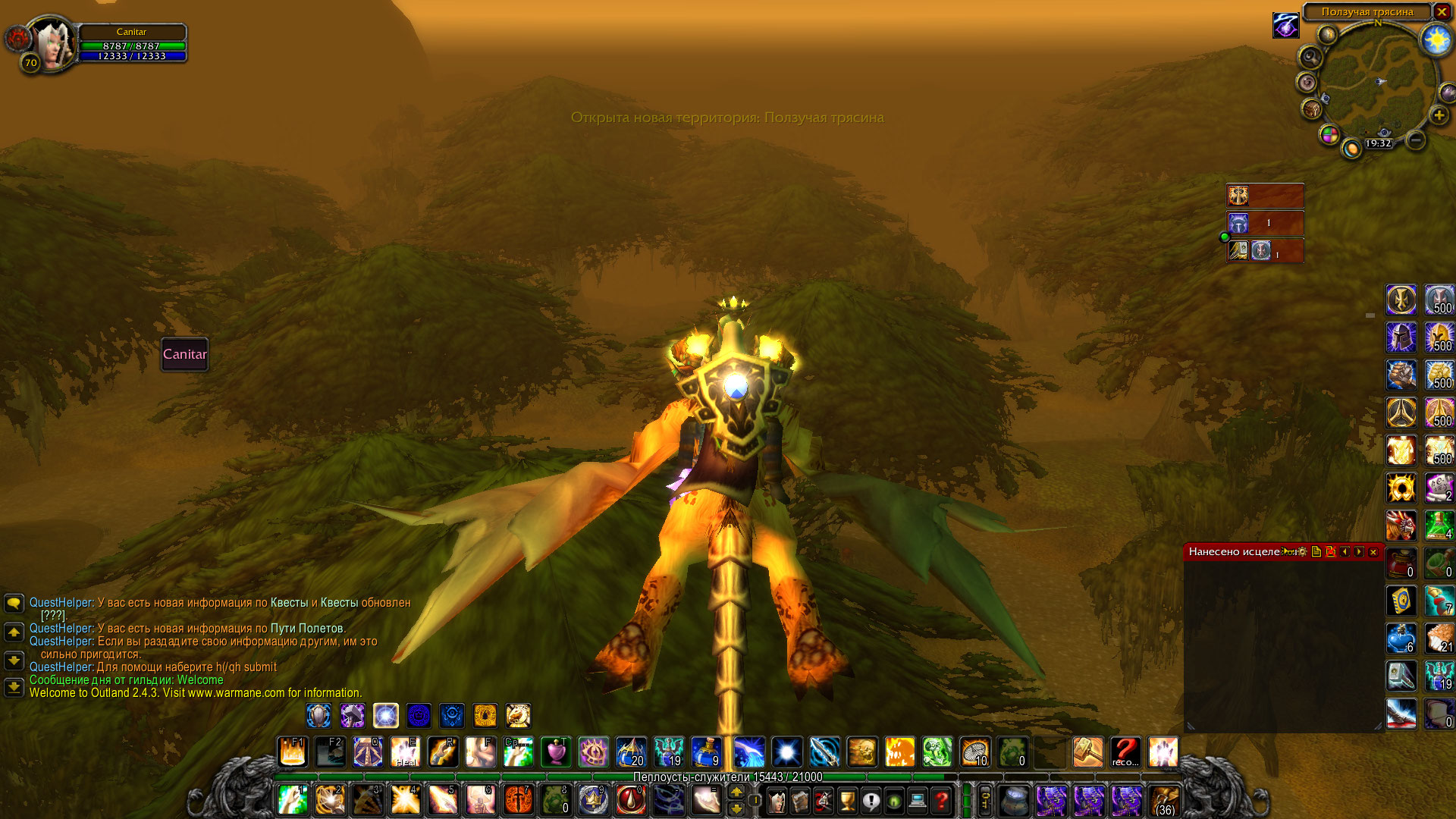This screenshot has width=1456, height=819.
Task: Use the Heal-labelled spell on E key slot
Action: 406,752
